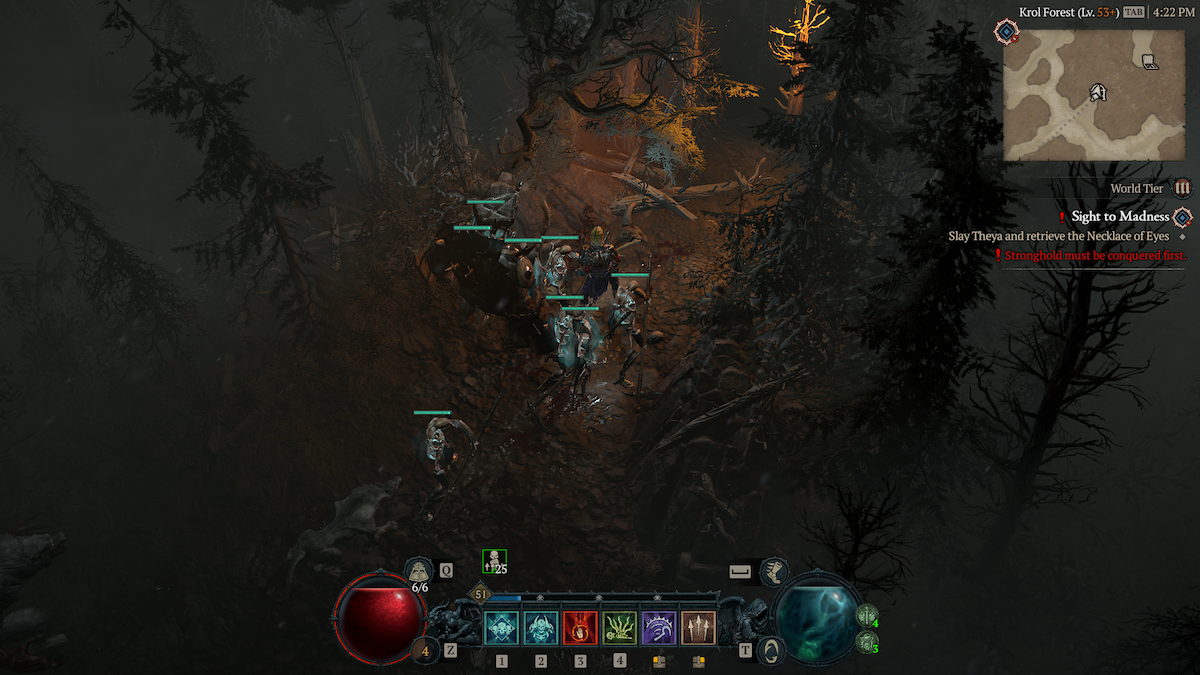
Task: Drink the healing potion
Action: coord(419,571)
